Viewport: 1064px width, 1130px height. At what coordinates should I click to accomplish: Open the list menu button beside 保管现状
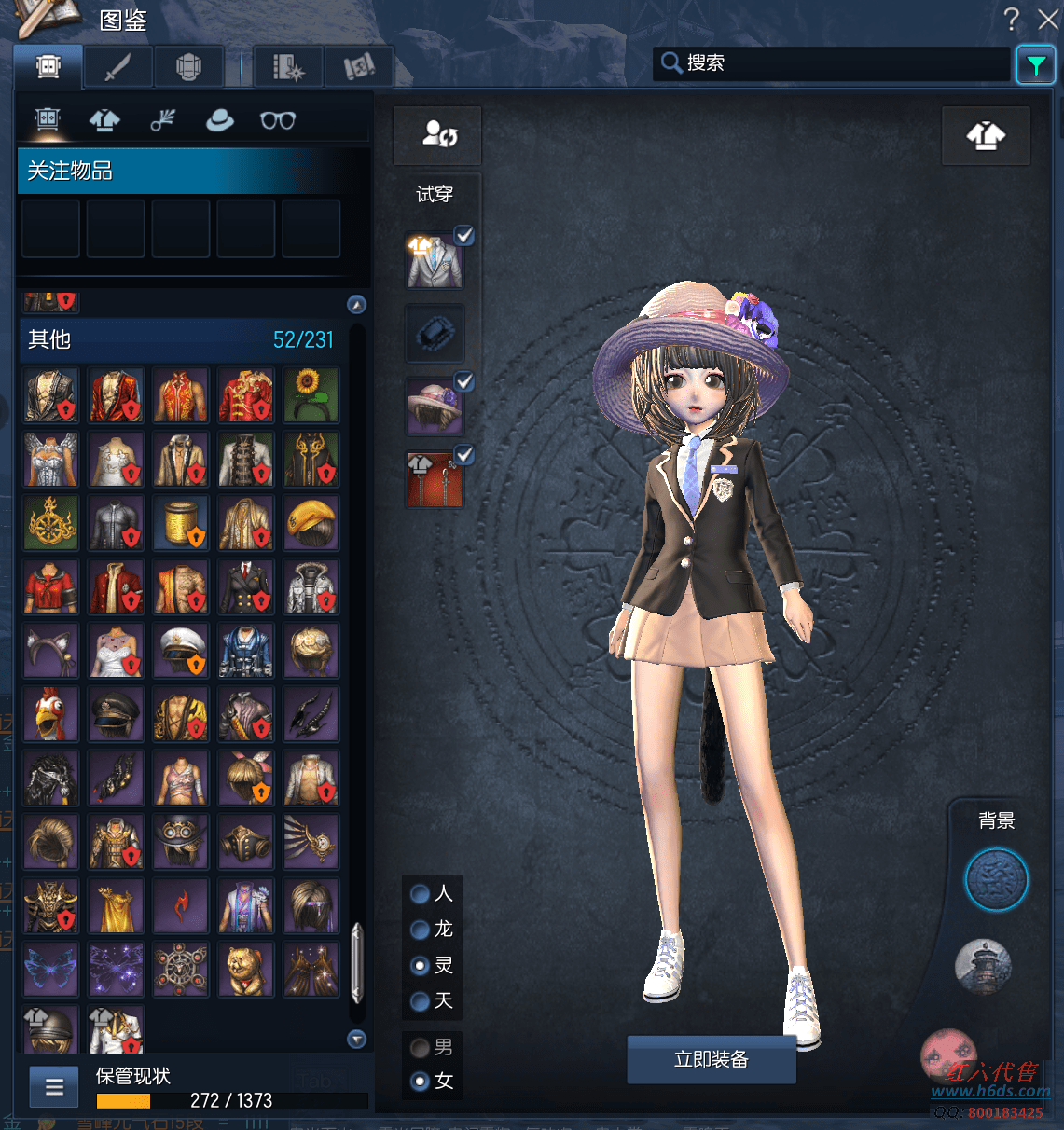54,1086
